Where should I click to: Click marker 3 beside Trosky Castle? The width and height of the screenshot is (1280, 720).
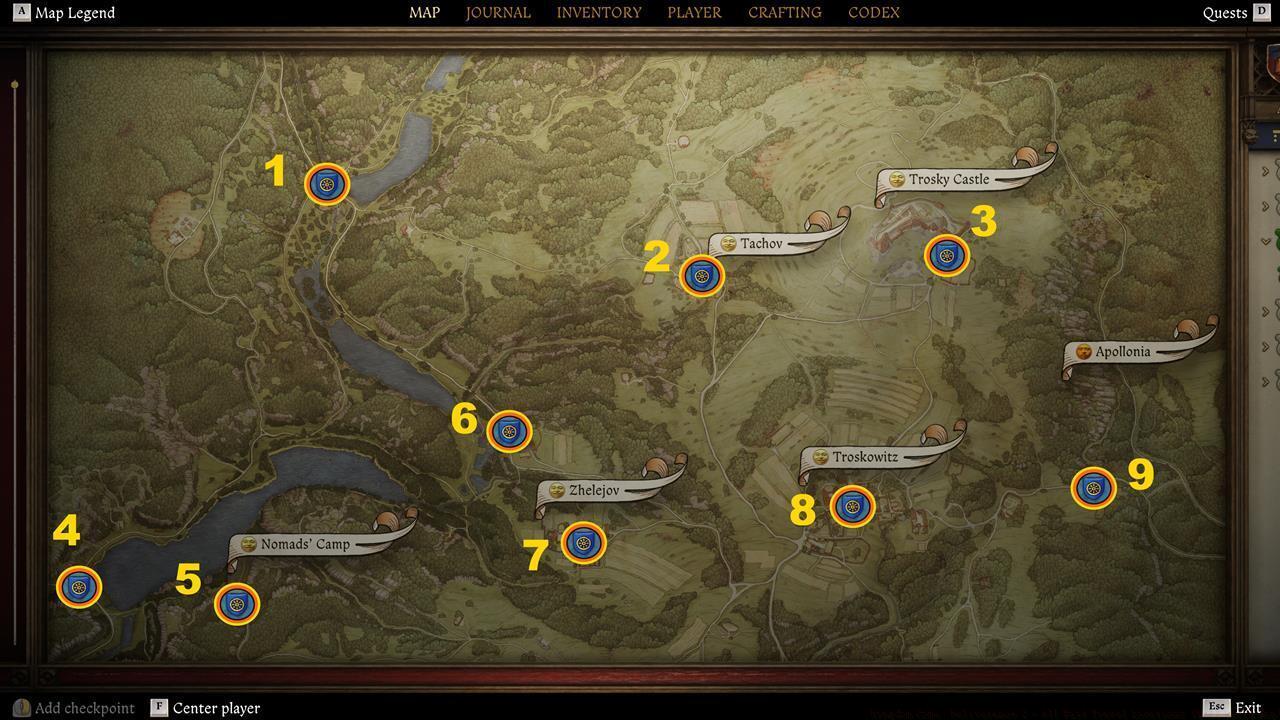click(946, 256)
